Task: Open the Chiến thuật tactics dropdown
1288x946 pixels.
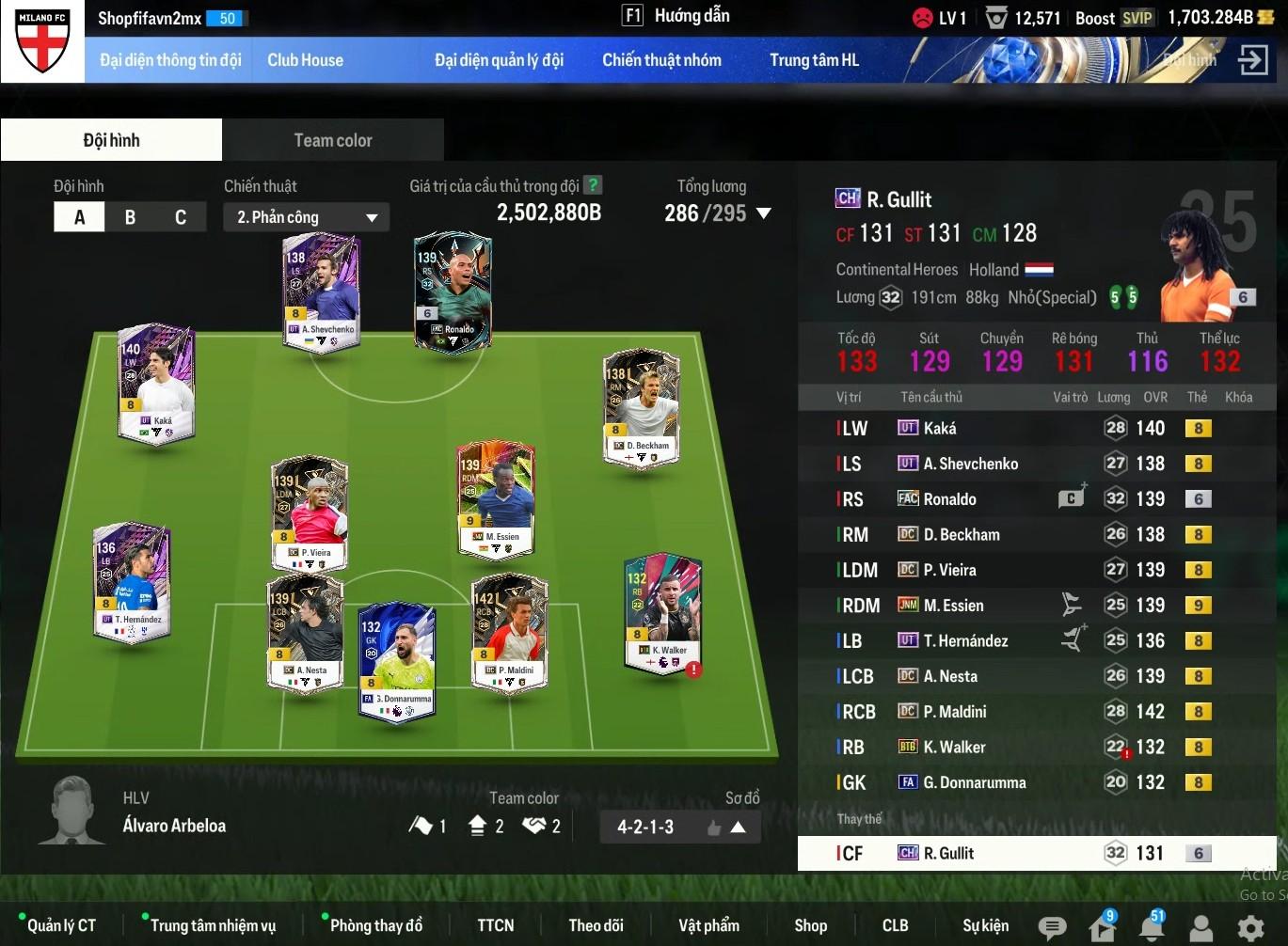Action: (307, 217)
